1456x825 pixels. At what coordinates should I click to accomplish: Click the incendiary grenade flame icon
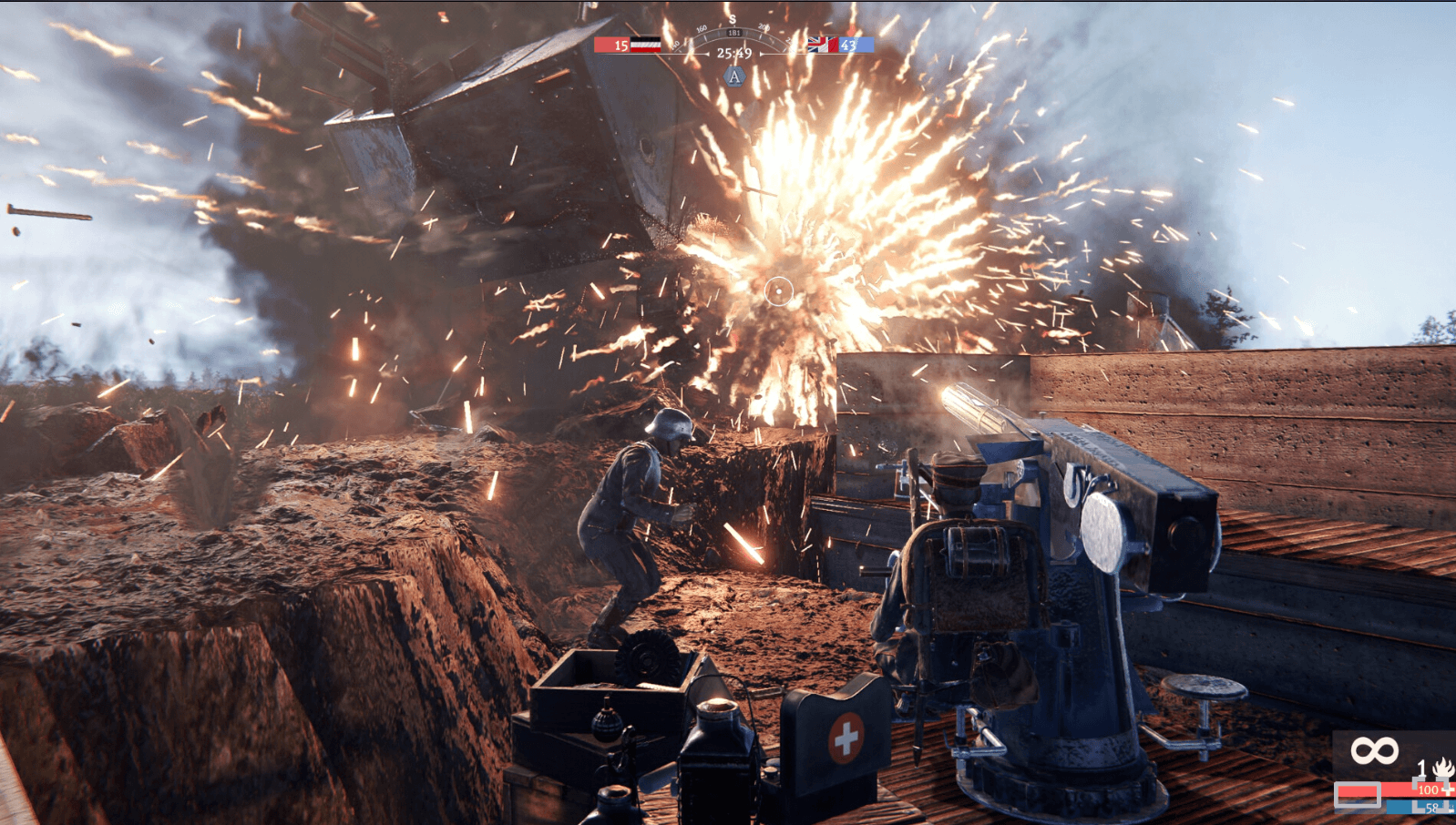1442,769
